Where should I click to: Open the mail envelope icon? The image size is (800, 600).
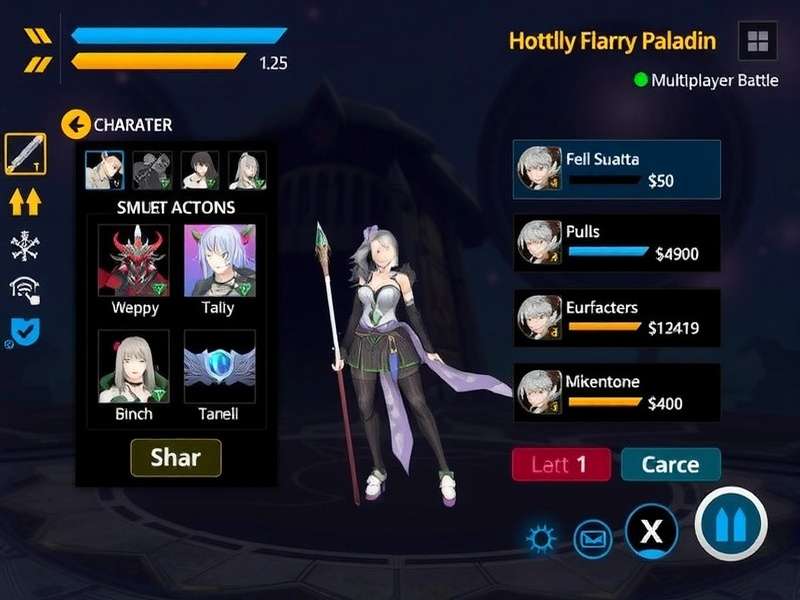coord(593,540)
